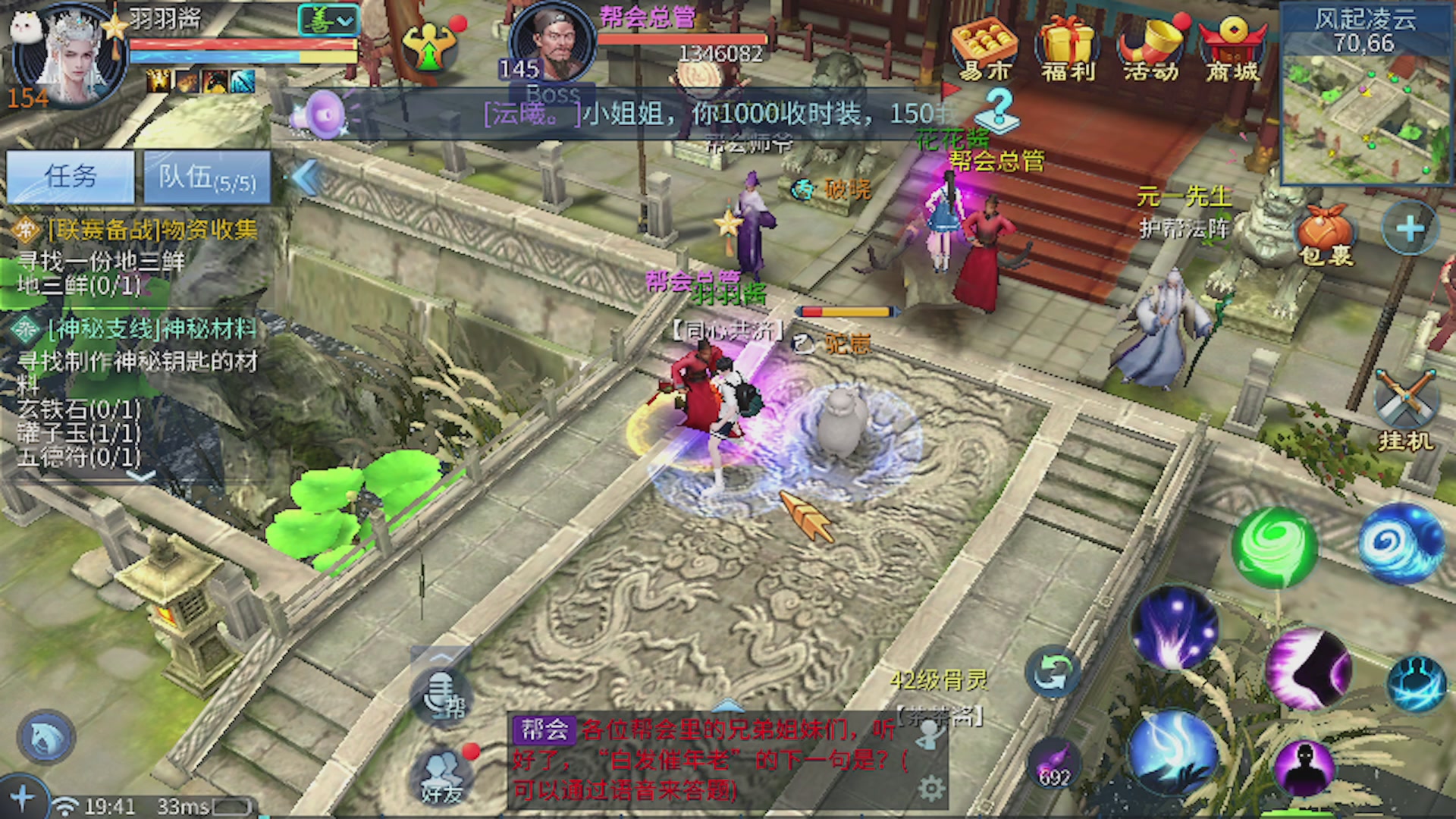The width and height of the screenshot is (1456, 819).
Task: Expand the round plus button below the minimap
Action: click(1409, 228)
